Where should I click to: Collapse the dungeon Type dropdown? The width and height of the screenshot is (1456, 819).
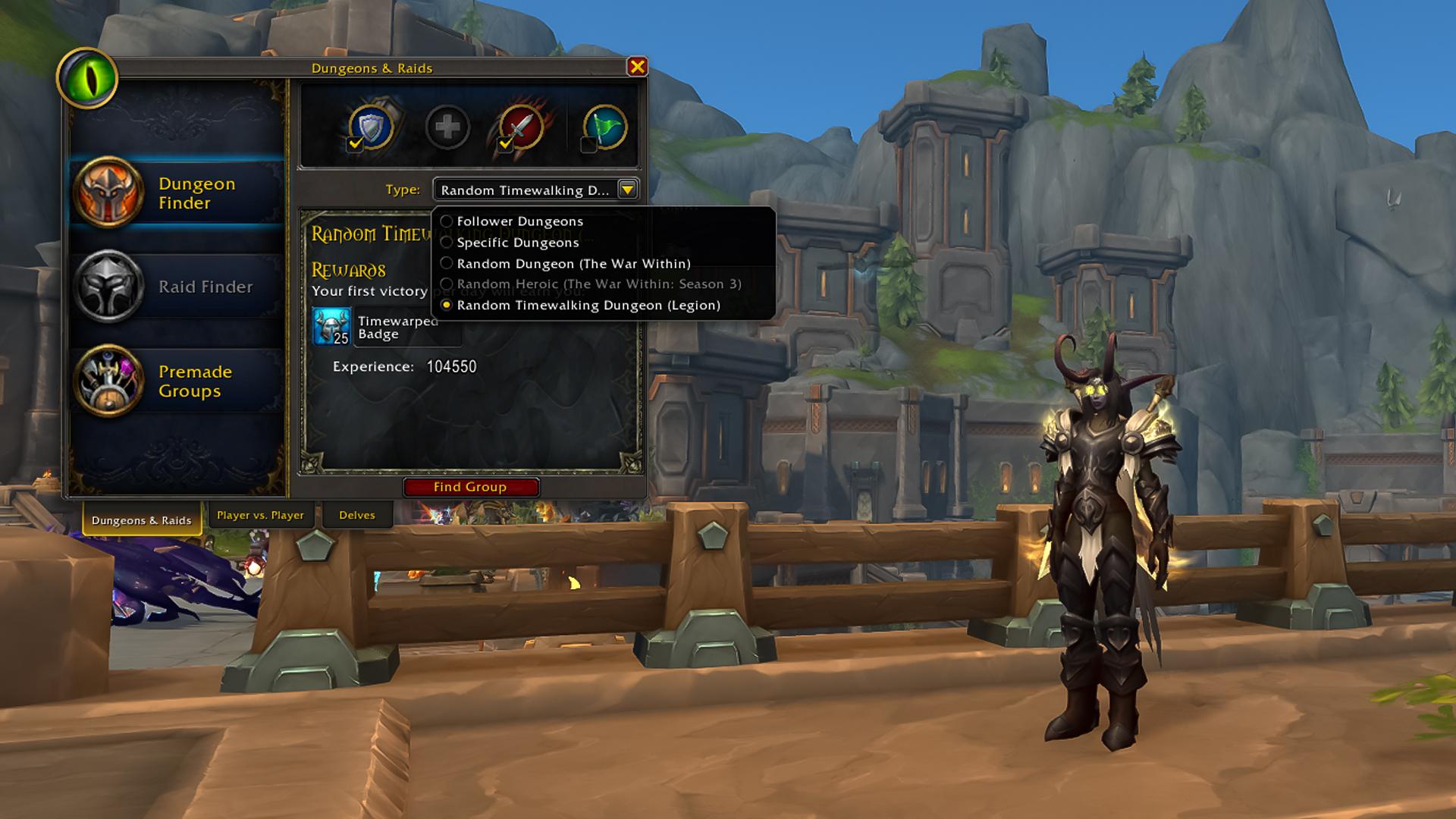pyautogui.click(x=628, y=190)
